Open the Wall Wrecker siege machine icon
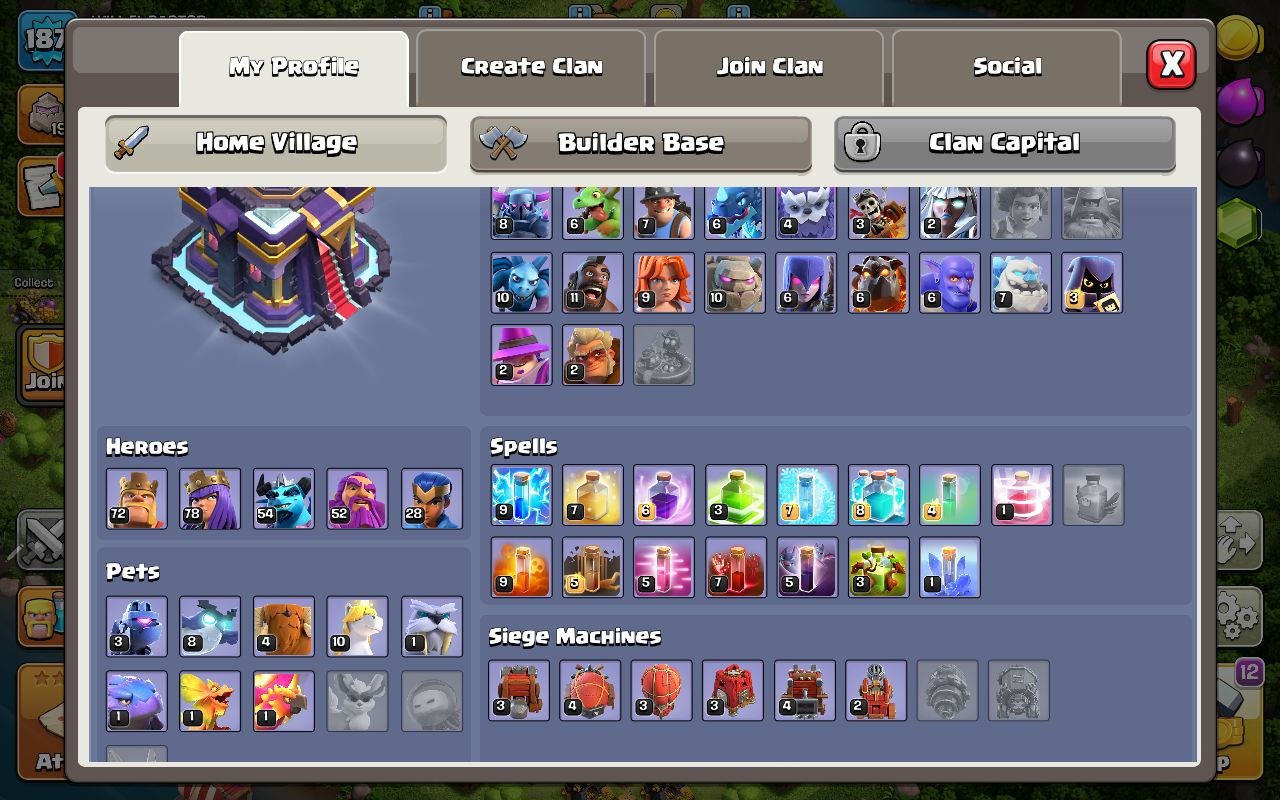Image resolution: width=1280 pixels, height=800 pixels. pyautogui.click(x=521, y=689)
